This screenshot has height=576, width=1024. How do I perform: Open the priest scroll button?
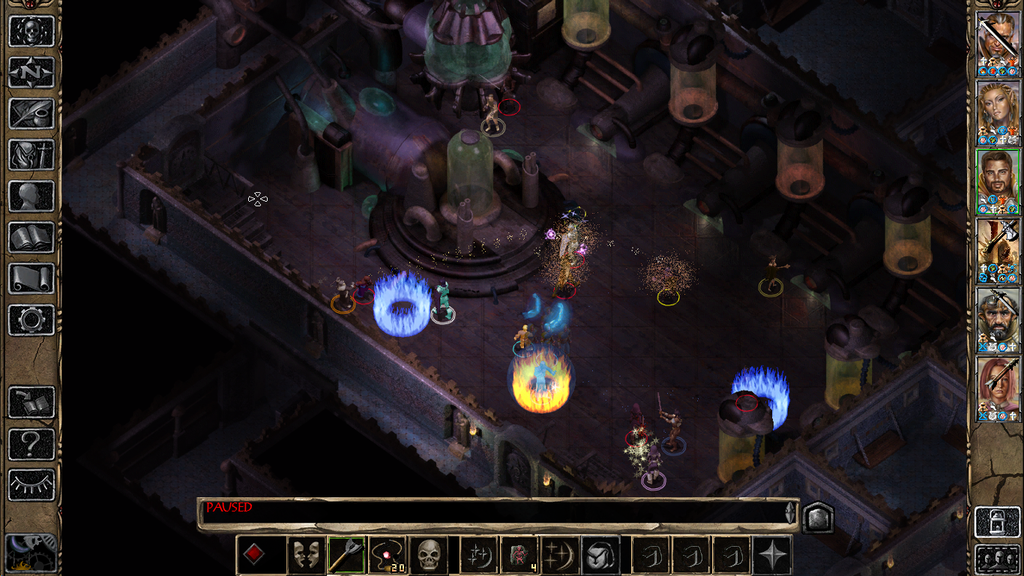[x=31, y=278]
